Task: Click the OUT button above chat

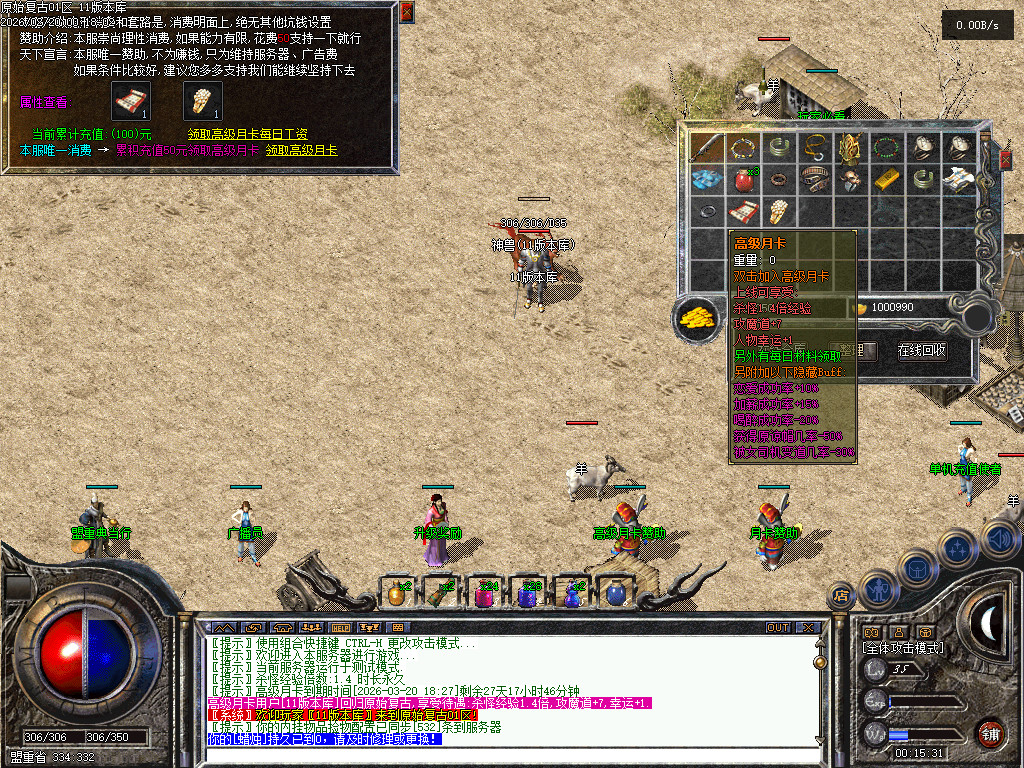Action: click(x=778, y=628)
